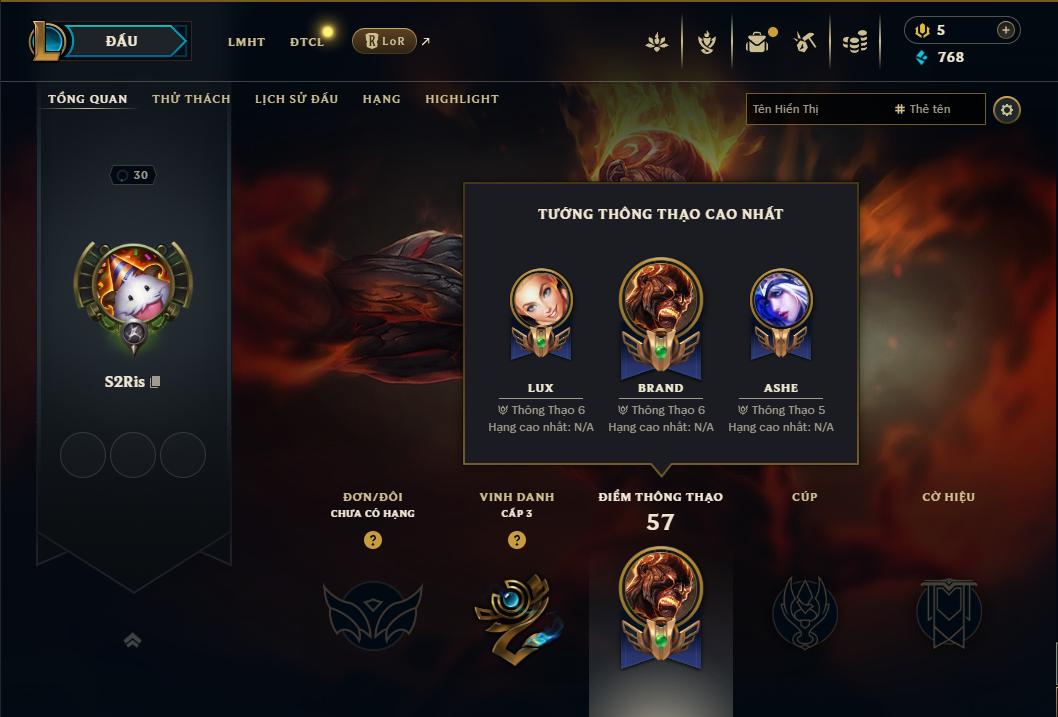Viewport: 1058px width, 717px height.
Task: Click the Tên Hiển Thị search field
Action: pos(815,109)
